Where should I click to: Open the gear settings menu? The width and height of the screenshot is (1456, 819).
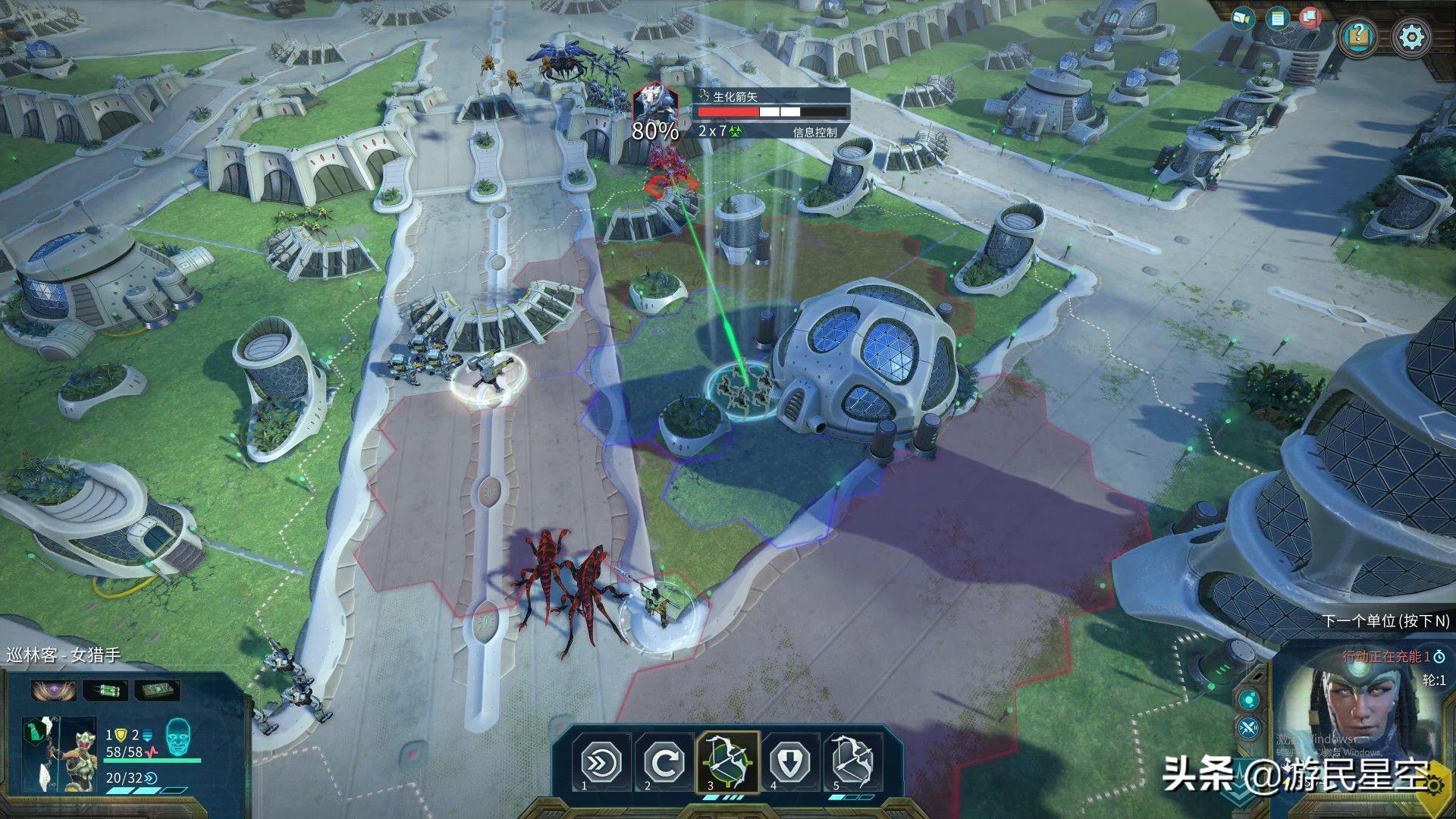coord(1412,36)
